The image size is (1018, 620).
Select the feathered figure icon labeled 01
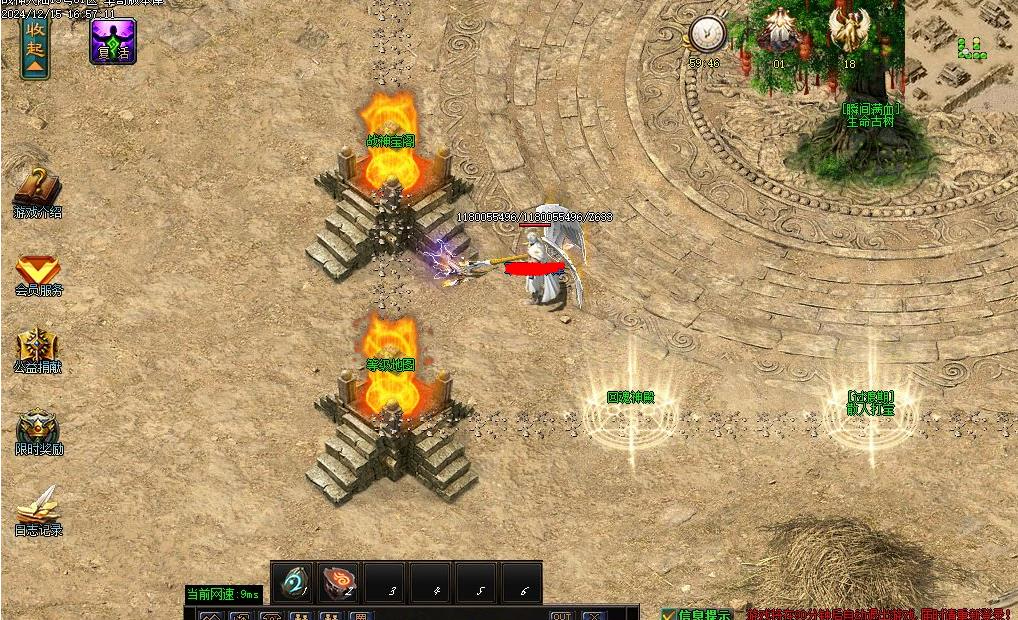coord(779,31)
